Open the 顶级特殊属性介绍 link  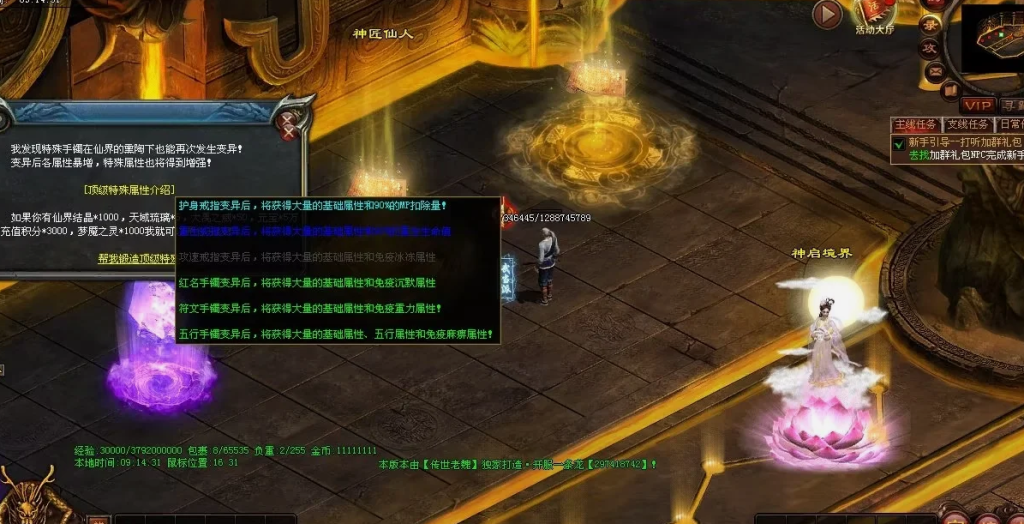tap(129, 189)
